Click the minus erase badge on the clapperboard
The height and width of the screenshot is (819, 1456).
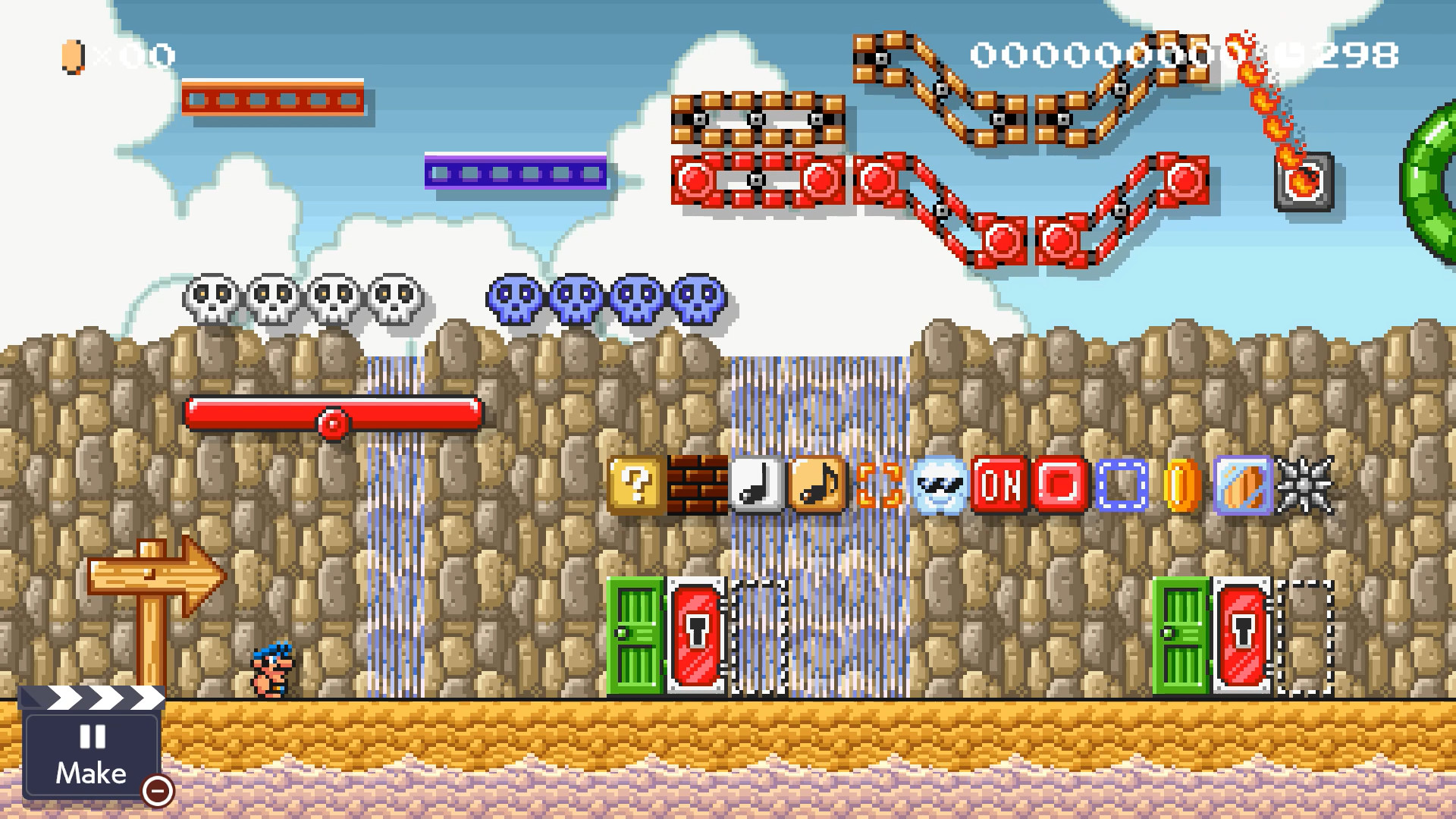click(x=157, y=792)
